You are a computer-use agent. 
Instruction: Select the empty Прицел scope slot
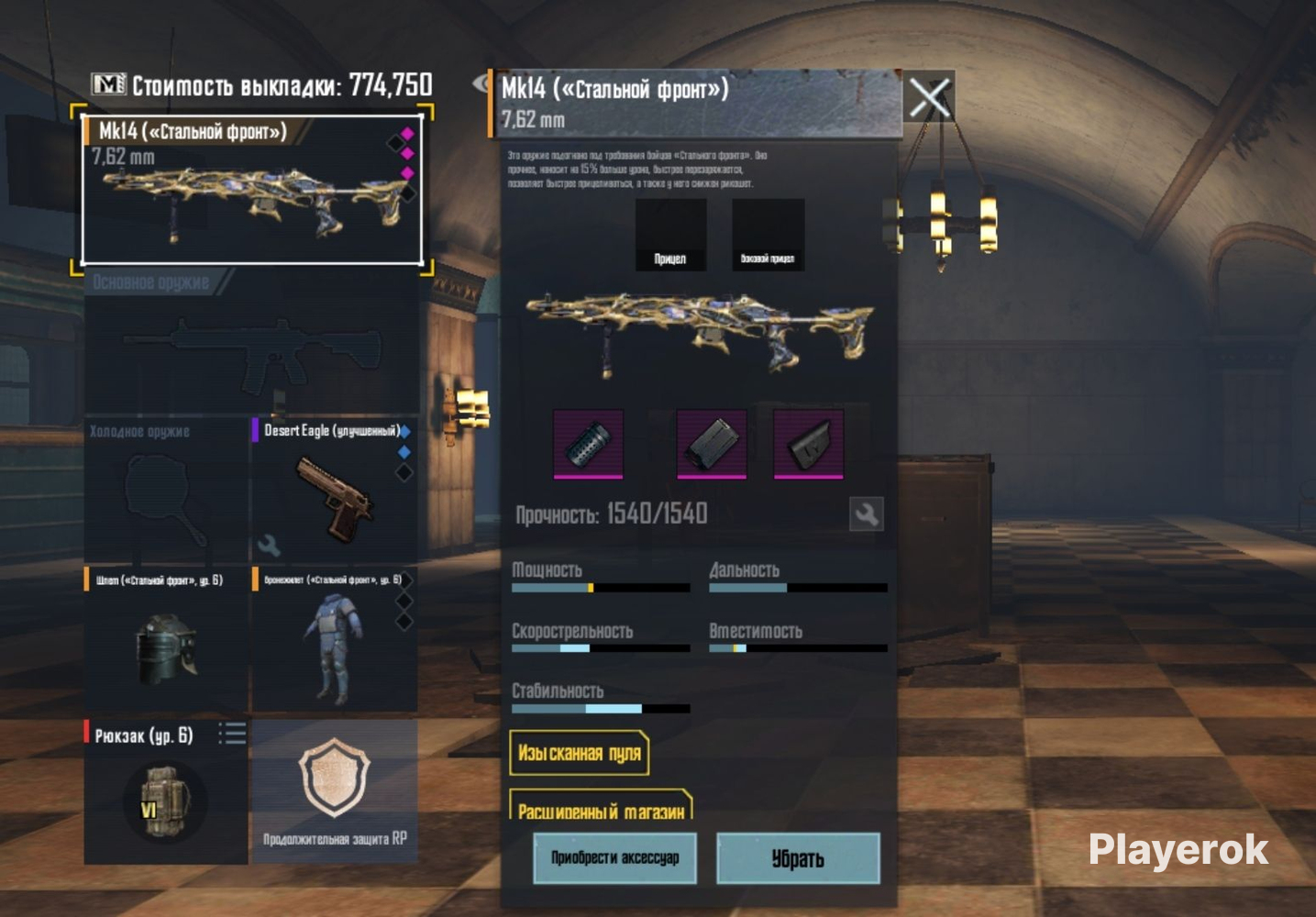670,235
